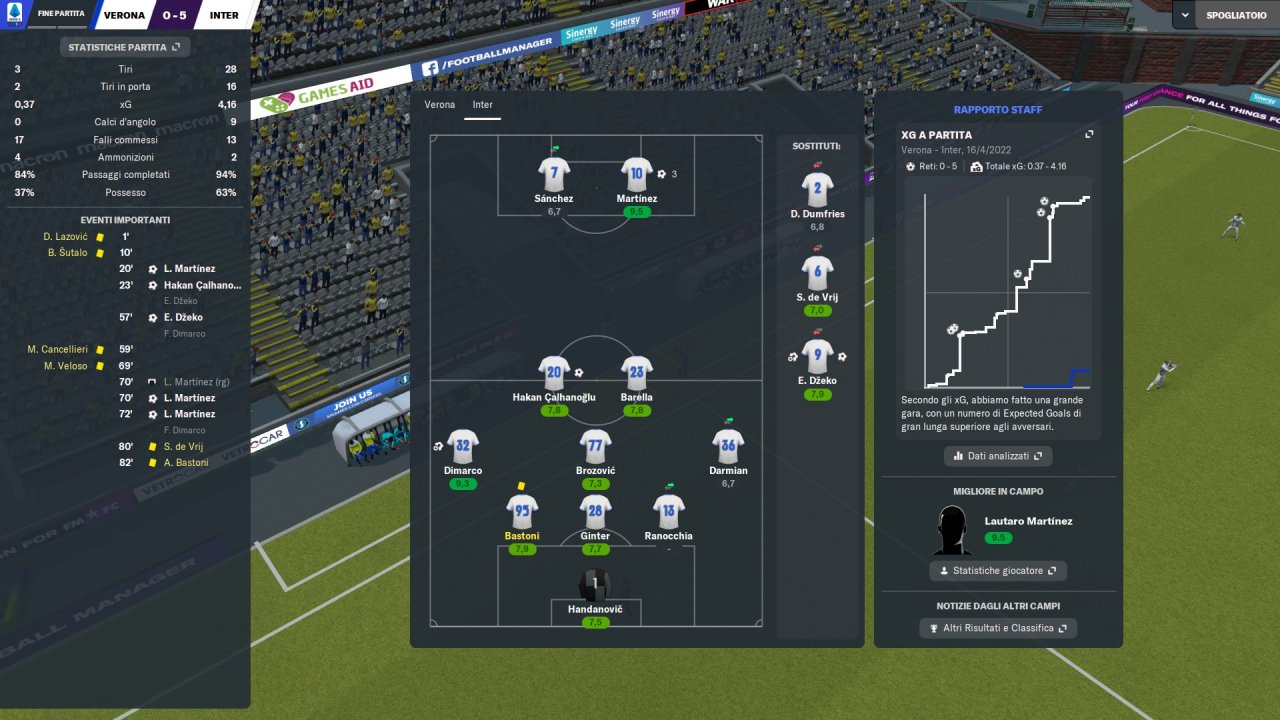Select goalkeeper Handanovič
Screen dimensions: 1280x720
coord(596,586)
